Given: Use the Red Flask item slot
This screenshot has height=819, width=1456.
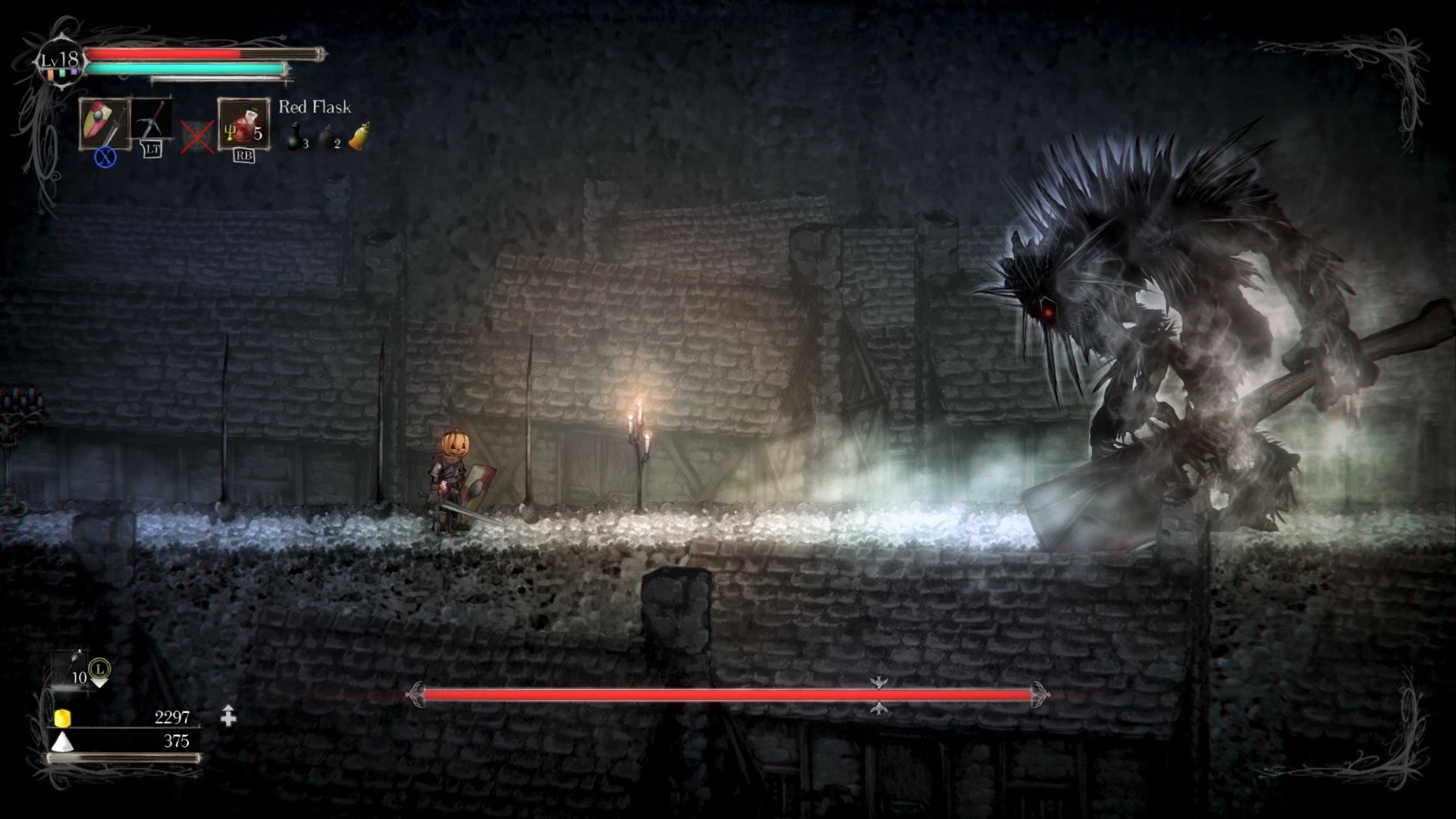Looking at the screenshot, I should coord(243,124).
